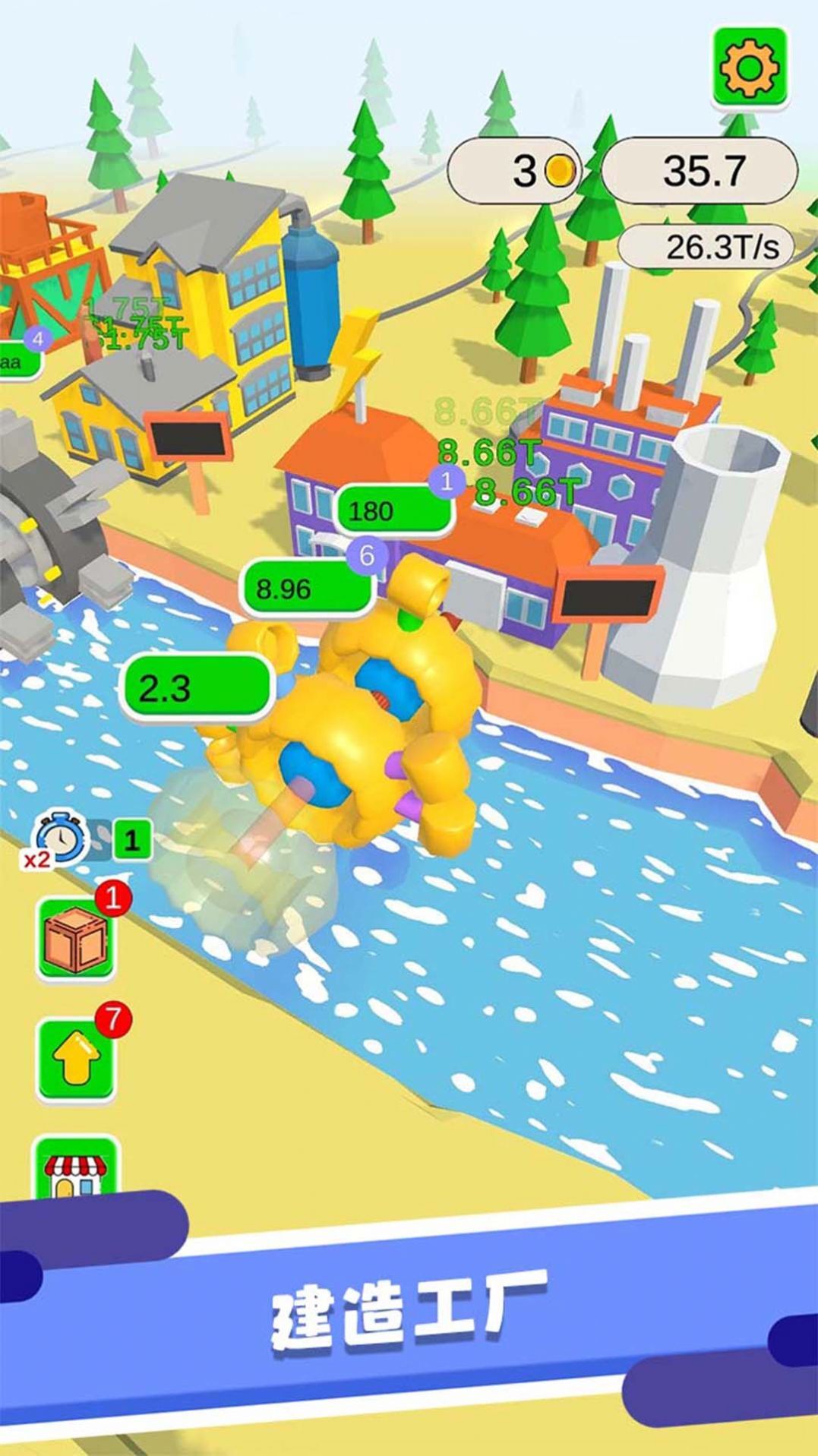Screen dimensions: 818x1456
Task: Tap the 8.96 green upgrade button
Action: [x=306, y=589]
